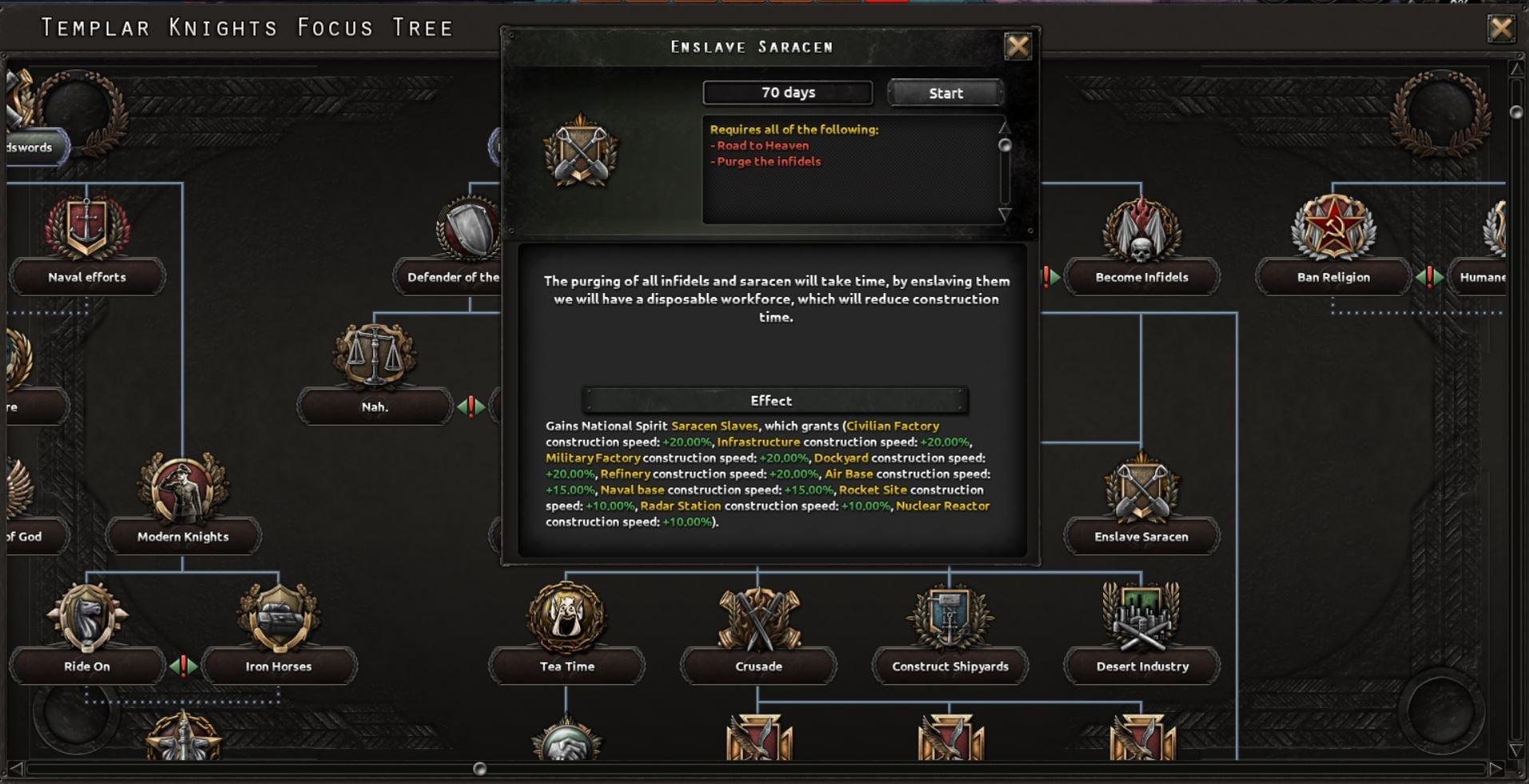Click the Effect header bar

click(x=773, y=400)
